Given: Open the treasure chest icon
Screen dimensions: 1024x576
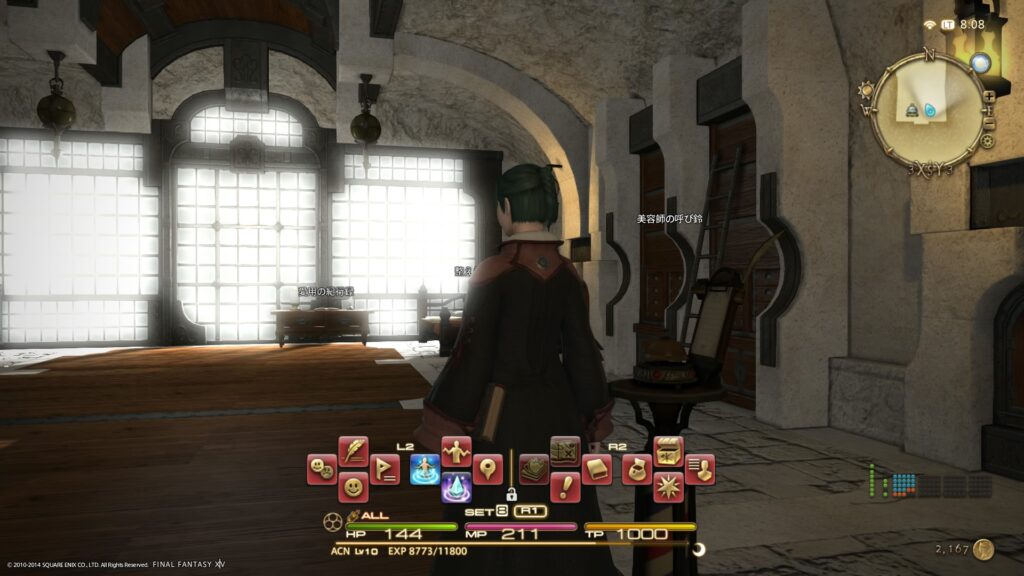Looking at the screenshot, I should click(x=668, y=450).
